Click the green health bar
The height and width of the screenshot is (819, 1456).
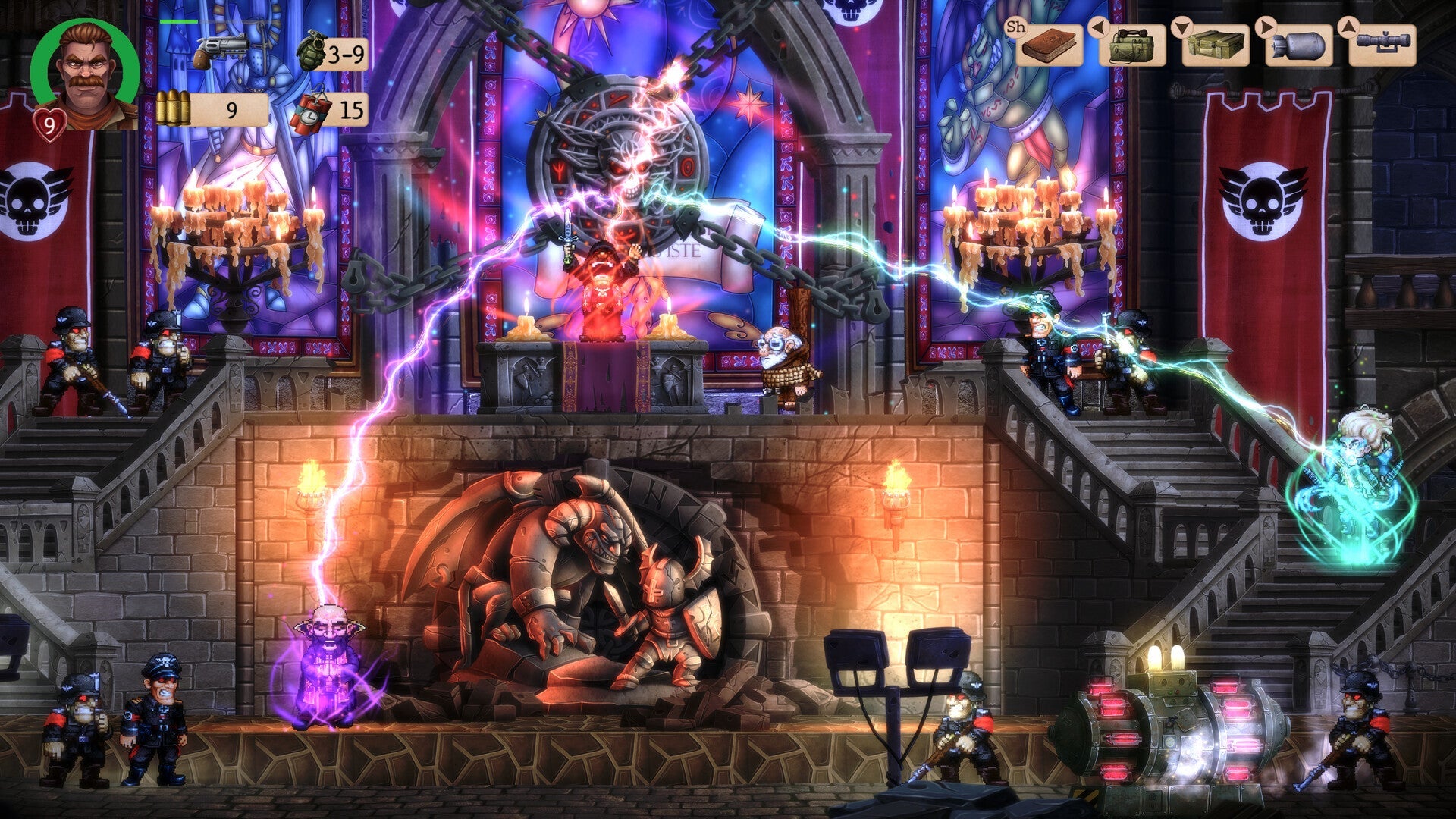tap(179, 21)
